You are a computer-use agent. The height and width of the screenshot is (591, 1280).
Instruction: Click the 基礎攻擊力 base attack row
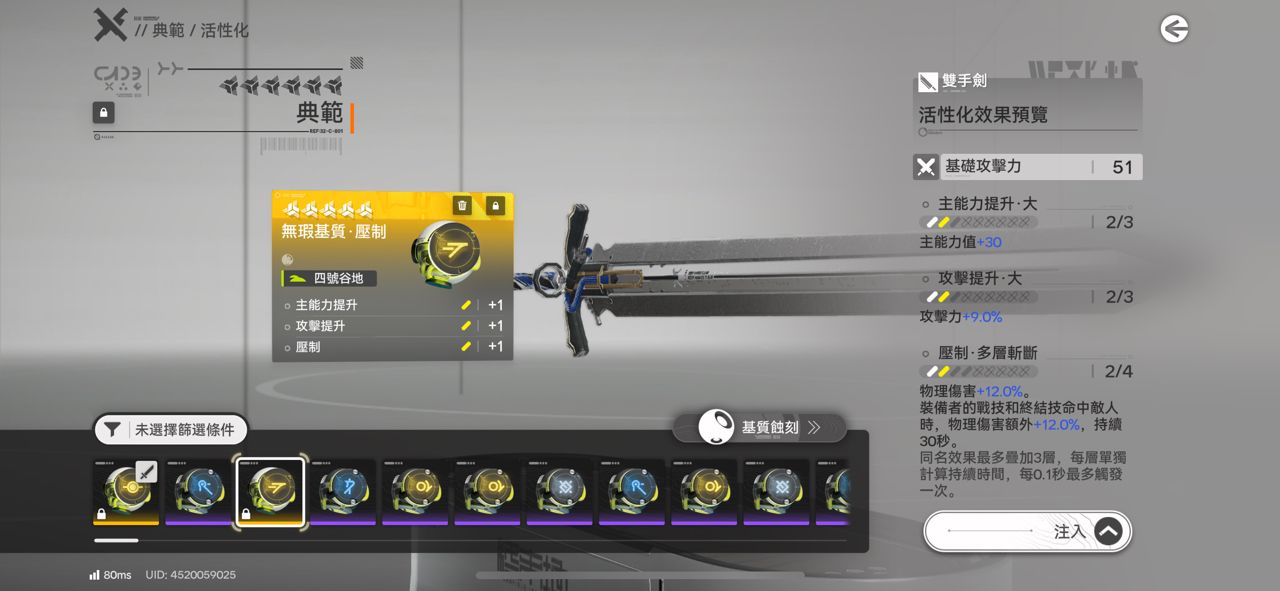[x=1027, y=167]
